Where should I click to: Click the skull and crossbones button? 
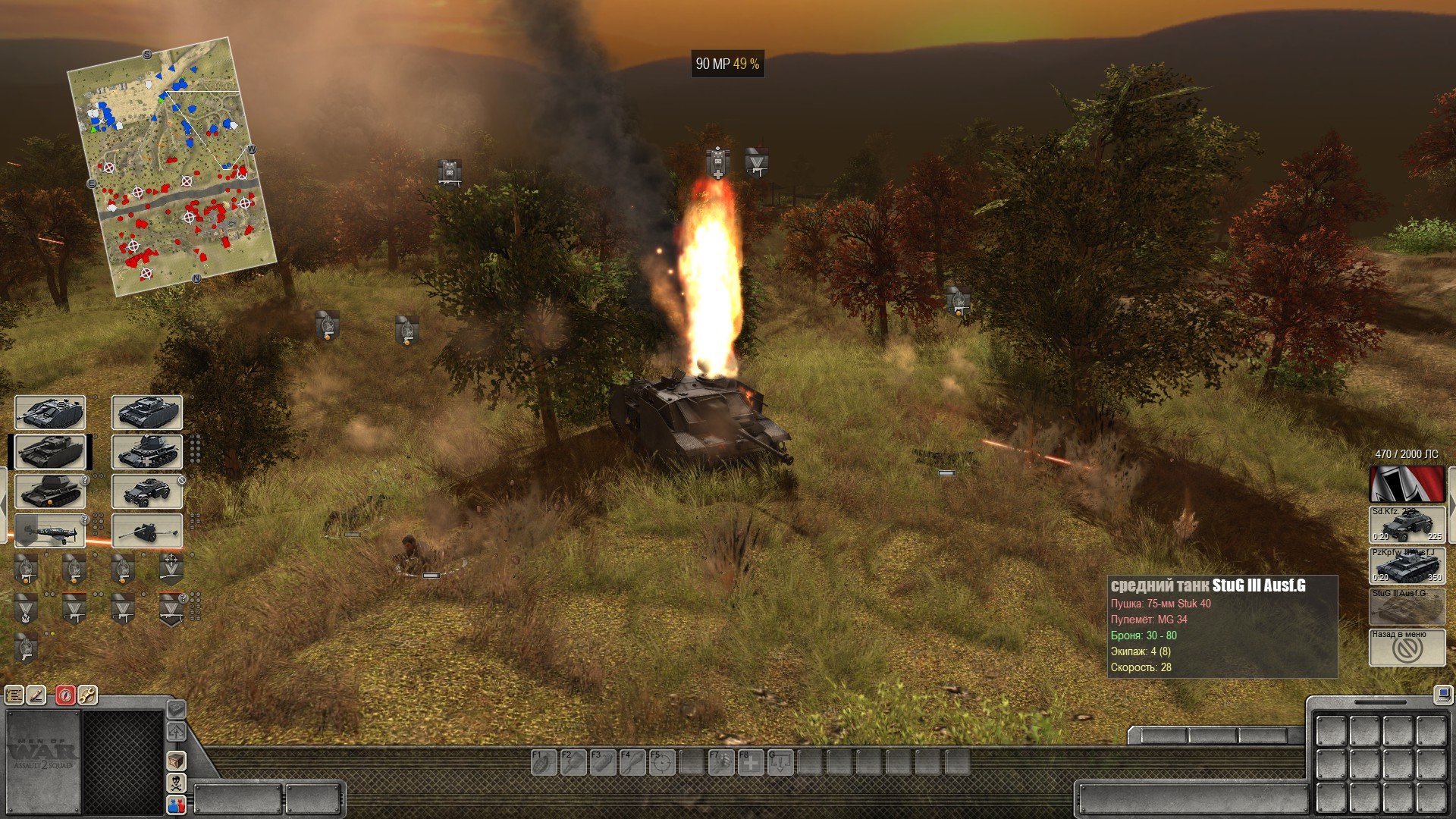click(176, 783)
